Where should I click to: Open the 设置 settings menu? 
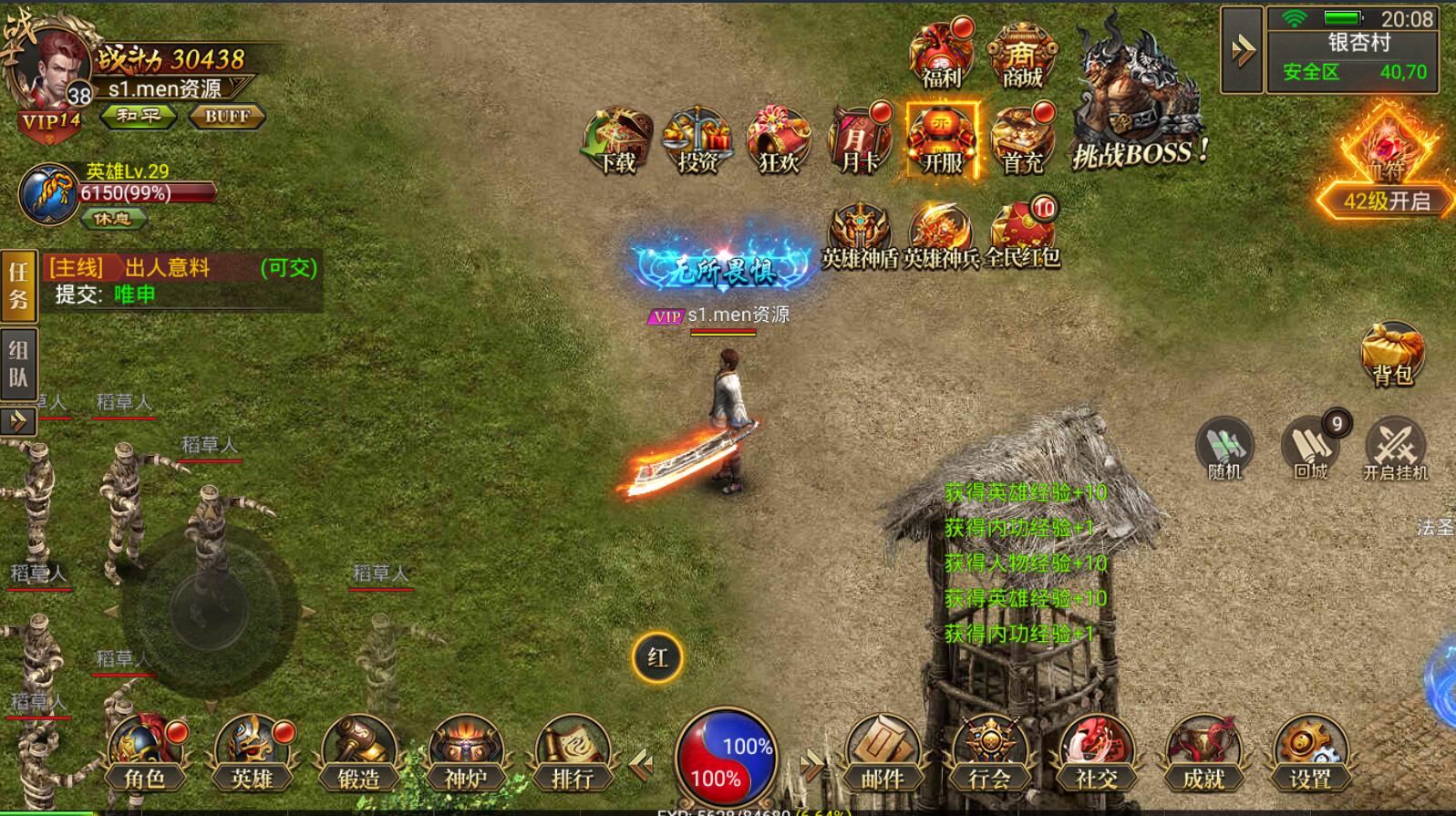click(x=1310, y=753)
